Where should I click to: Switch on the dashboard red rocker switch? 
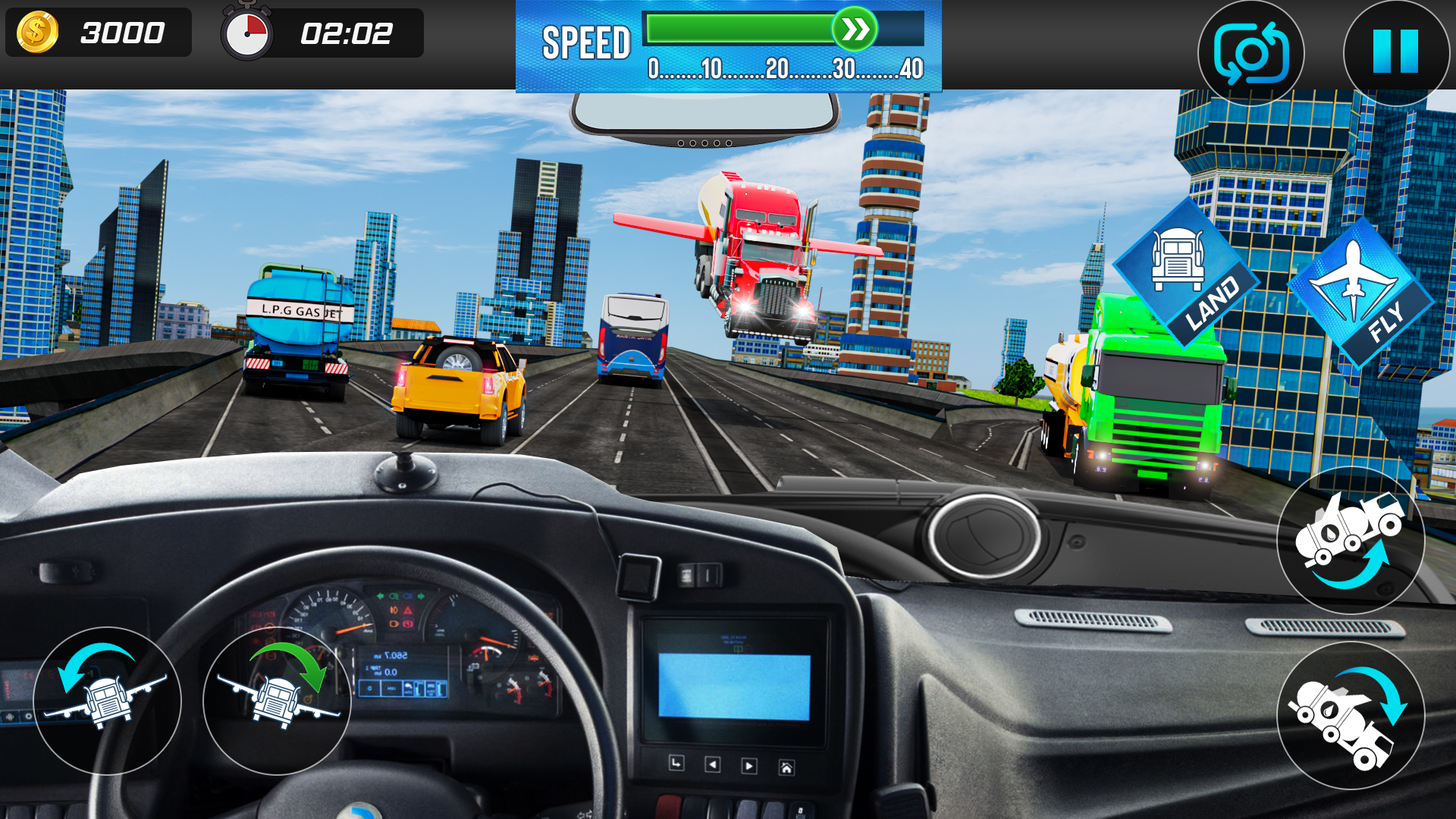(668, 808)
